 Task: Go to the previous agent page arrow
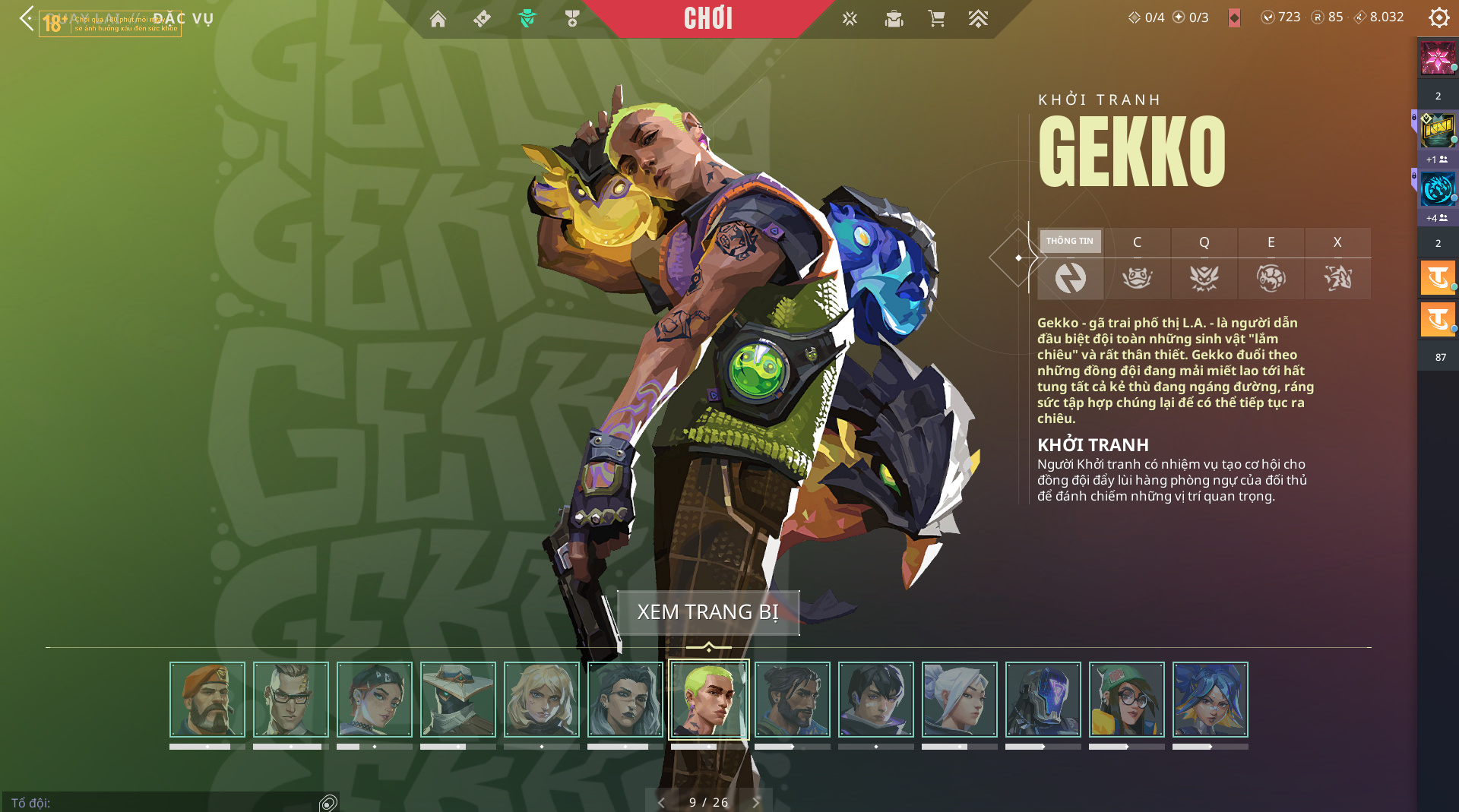click(x=661, y=802)
